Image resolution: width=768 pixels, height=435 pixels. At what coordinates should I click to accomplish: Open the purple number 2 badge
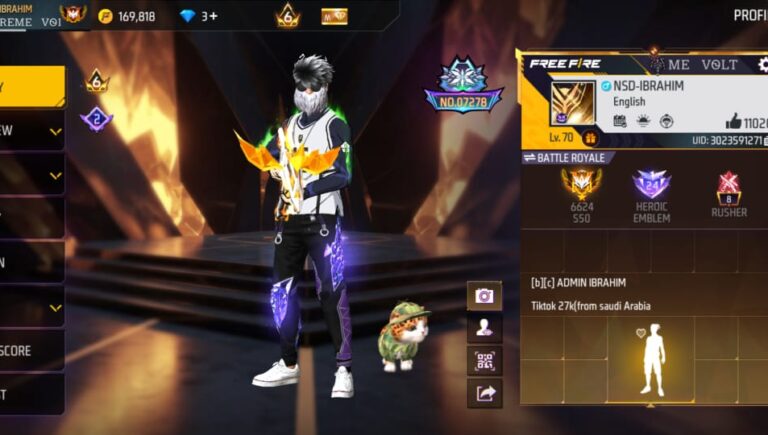tap(97, 119)
